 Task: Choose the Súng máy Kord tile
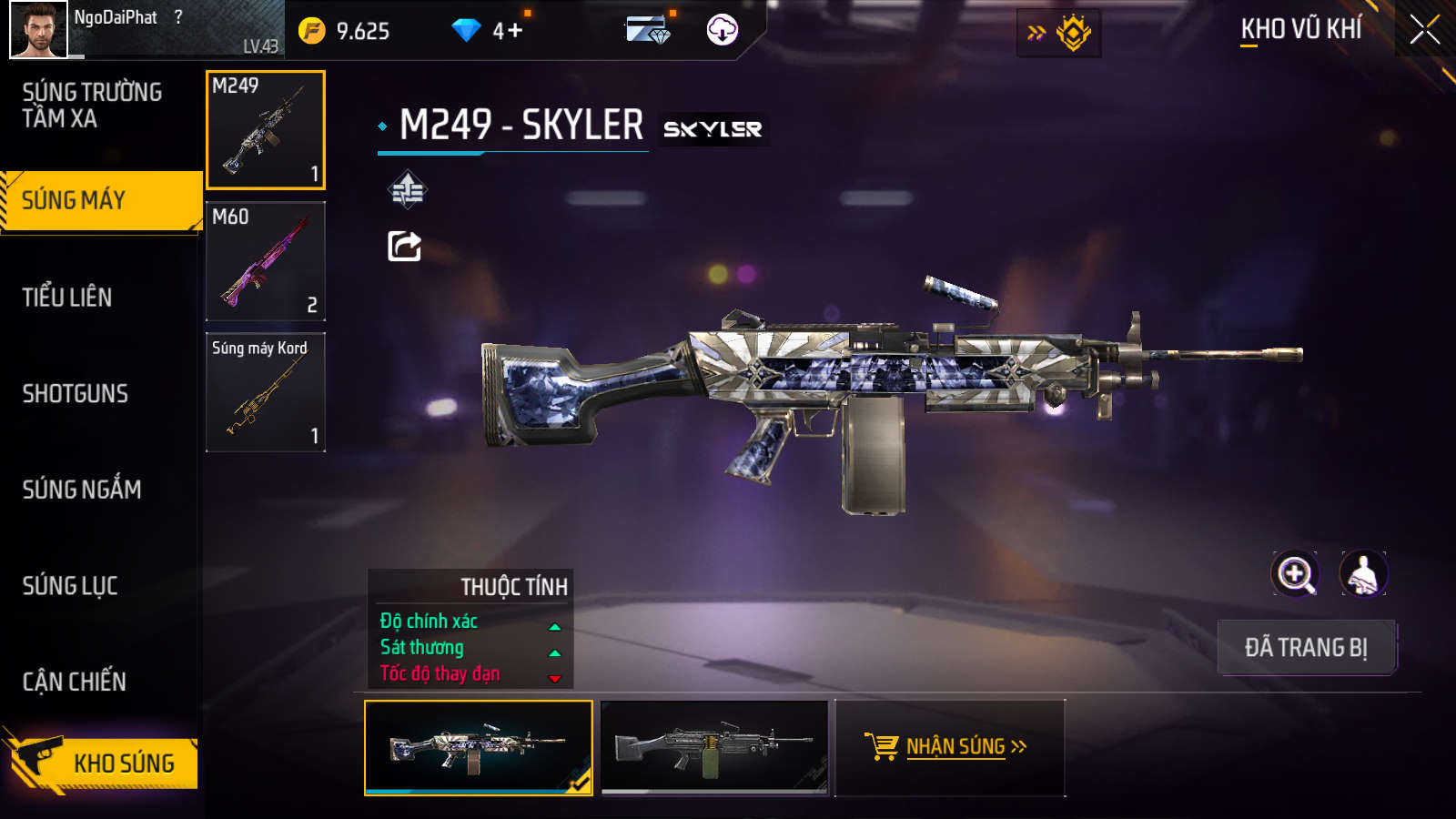[266, 392]
